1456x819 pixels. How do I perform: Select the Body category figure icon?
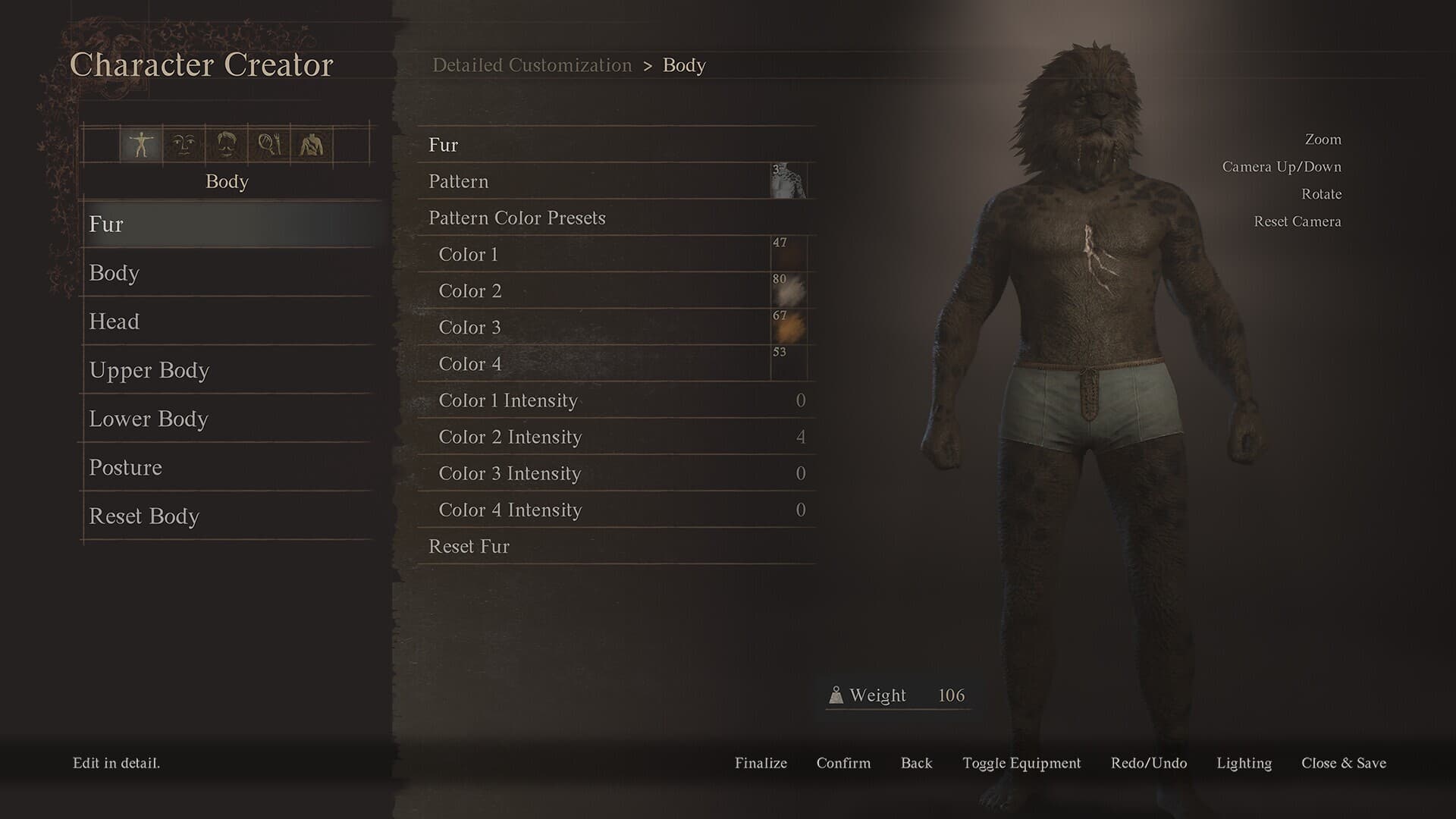click(140, 146)
